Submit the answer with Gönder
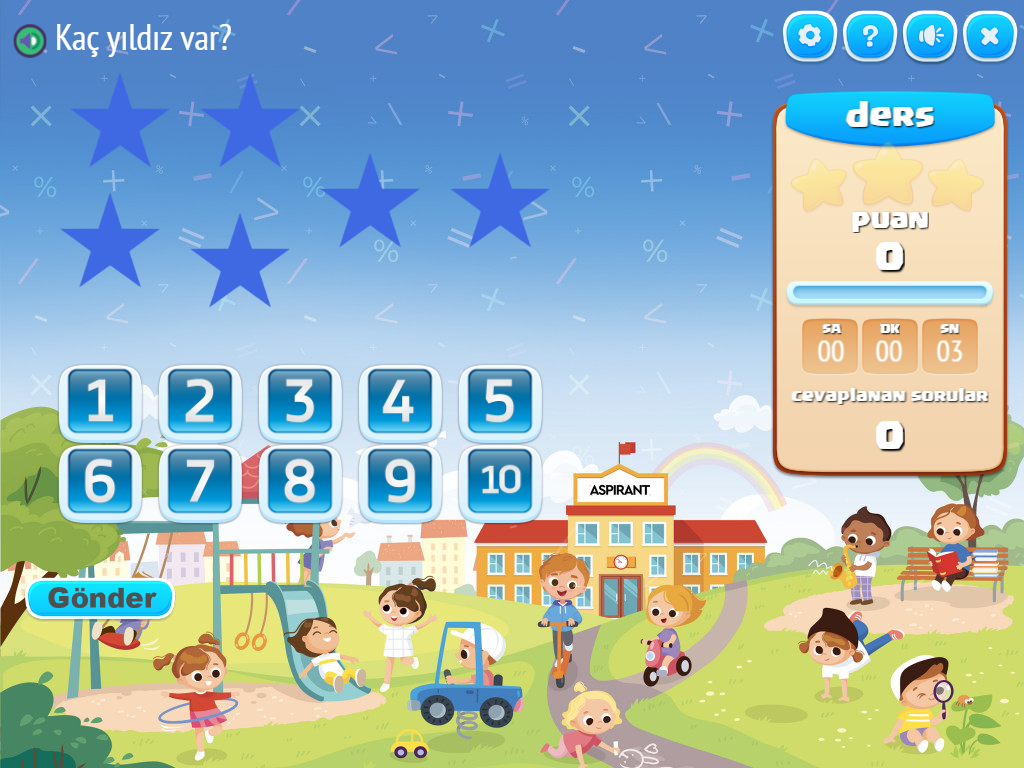This screenshot has height=768, width=1024. [x=101, y=598]
